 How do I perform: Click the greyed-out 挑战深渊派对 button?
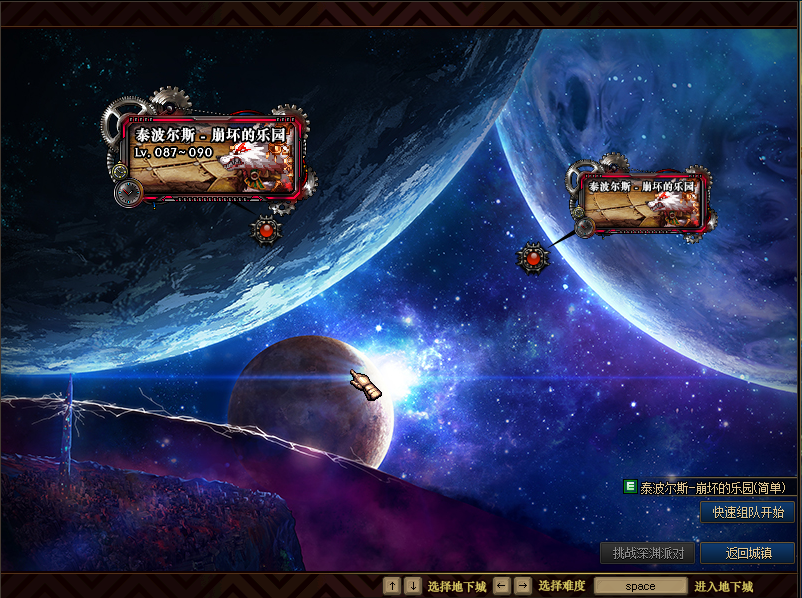point(647,553)
